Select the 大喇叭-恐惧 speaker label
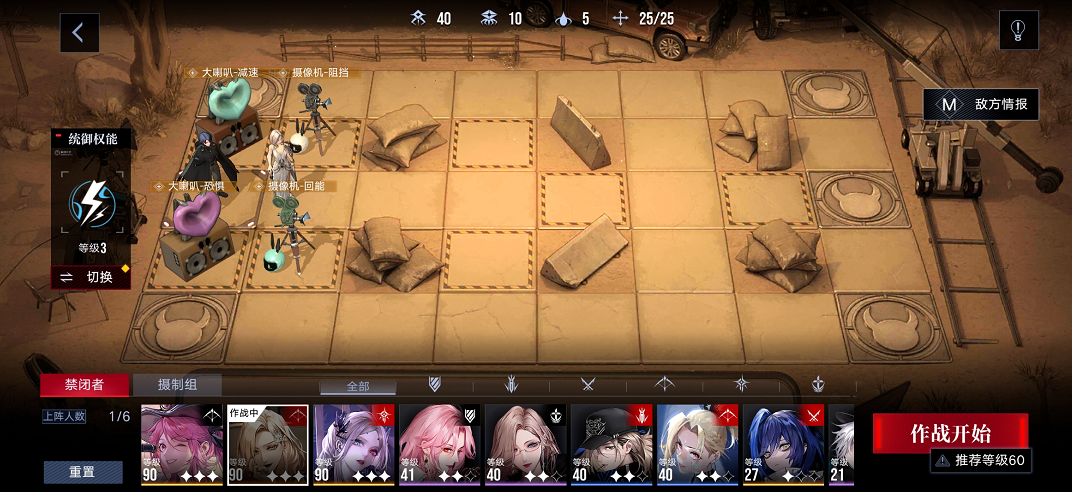 tap(196, 186)
